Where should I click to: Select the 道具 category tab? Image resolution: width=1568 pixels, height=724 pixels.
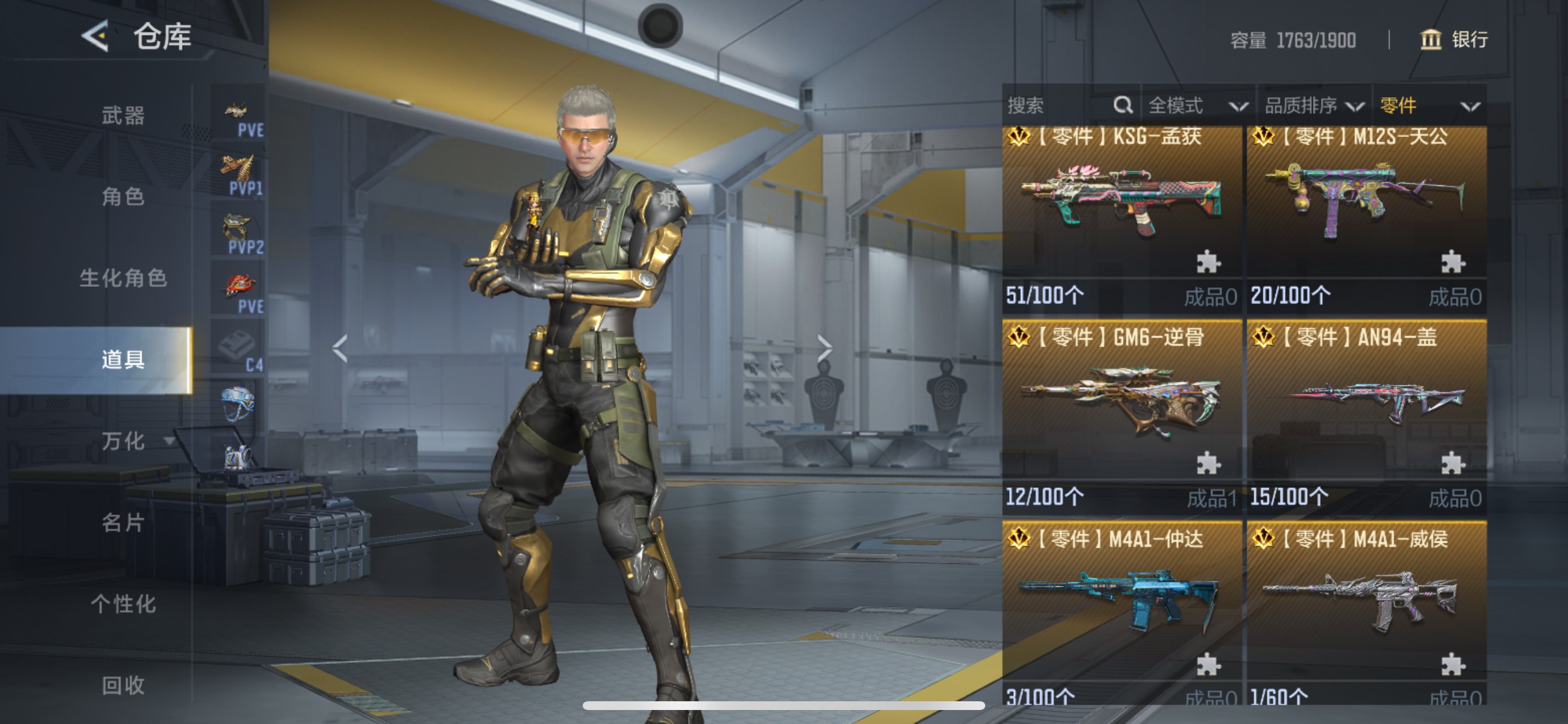click(123, 360)
